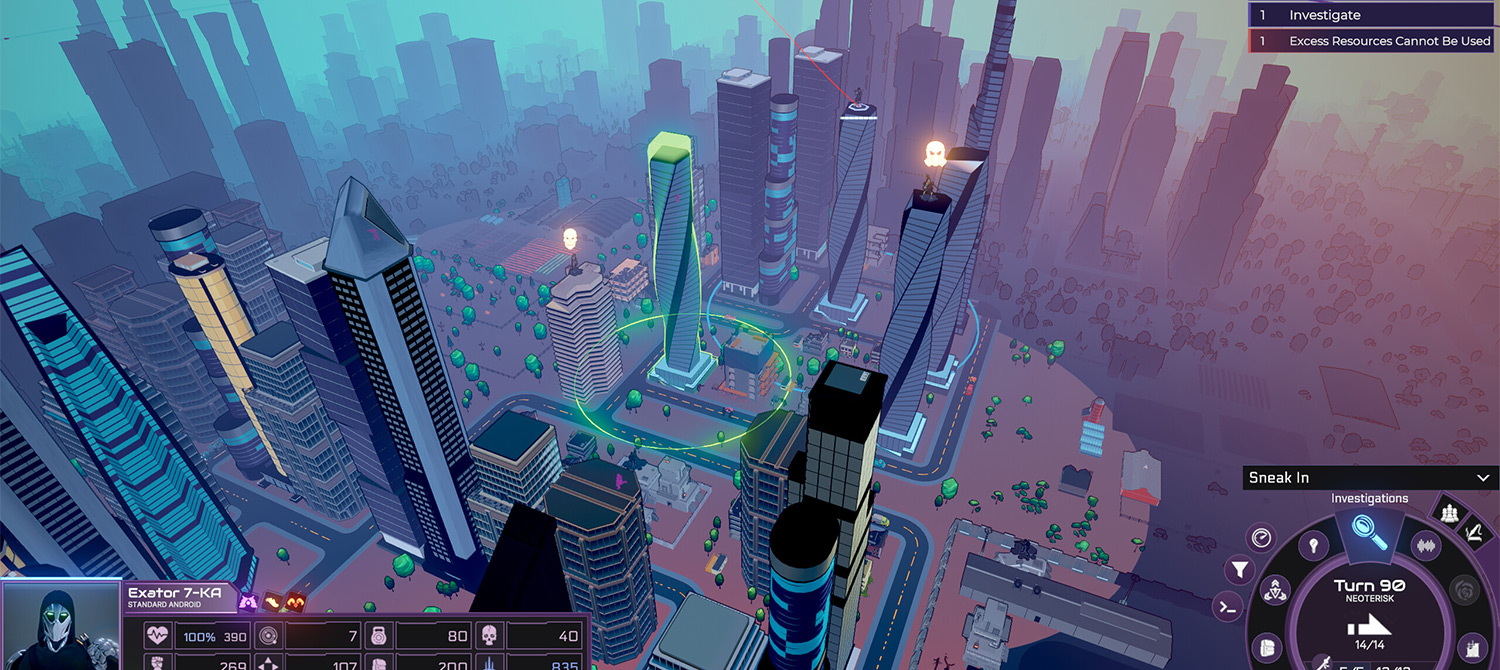The width and height of the screenshot is (1500, 670).
Task: Open the spiral gauge button
Action: click(x=1261, y=537)
